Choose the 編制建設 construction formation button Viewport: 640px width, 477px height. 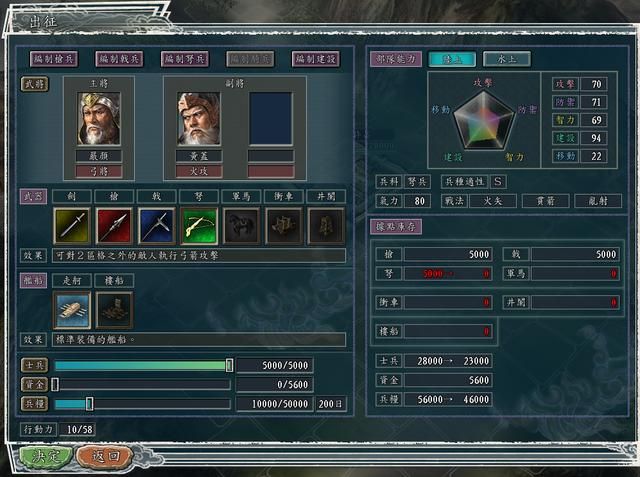point(315,59)
